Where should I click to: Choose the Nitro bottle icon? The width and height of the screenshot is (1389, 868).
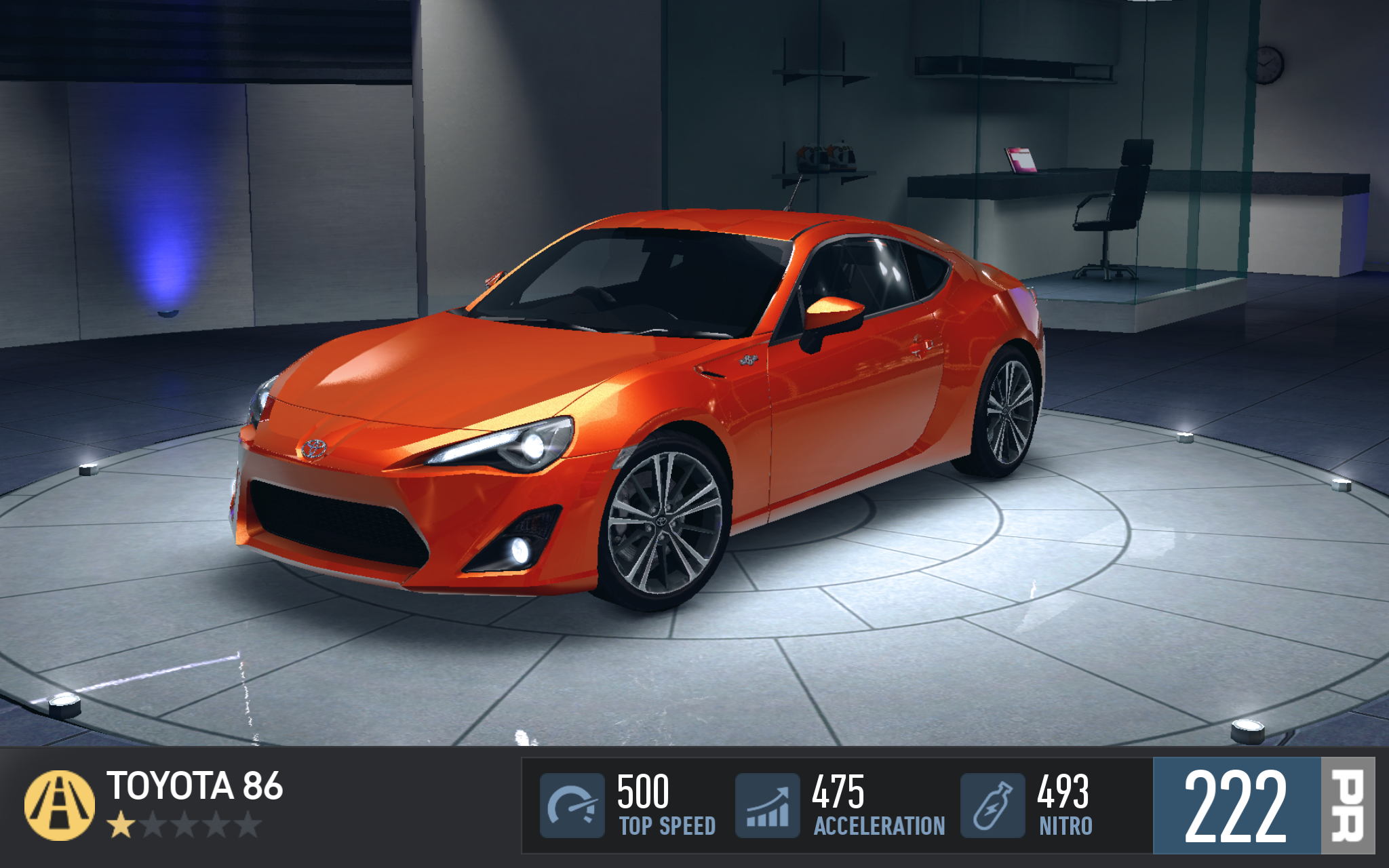pyautogui.click(x=992, y=805)
